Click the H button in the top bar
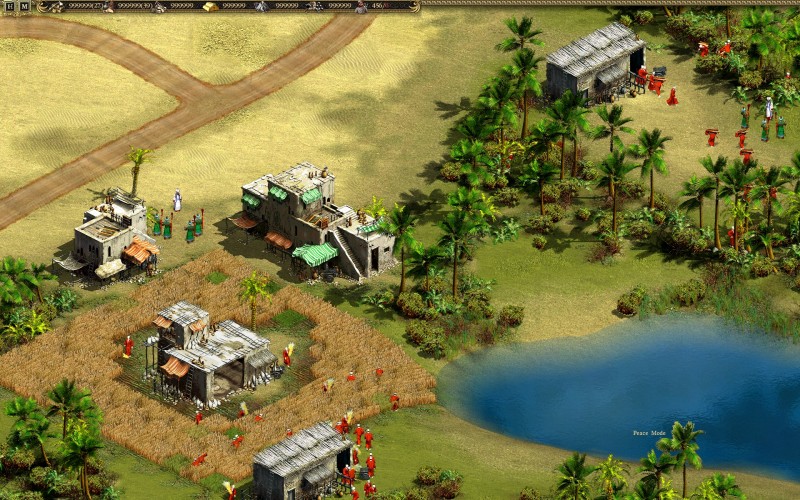800x500 pixels. point(9,6)
